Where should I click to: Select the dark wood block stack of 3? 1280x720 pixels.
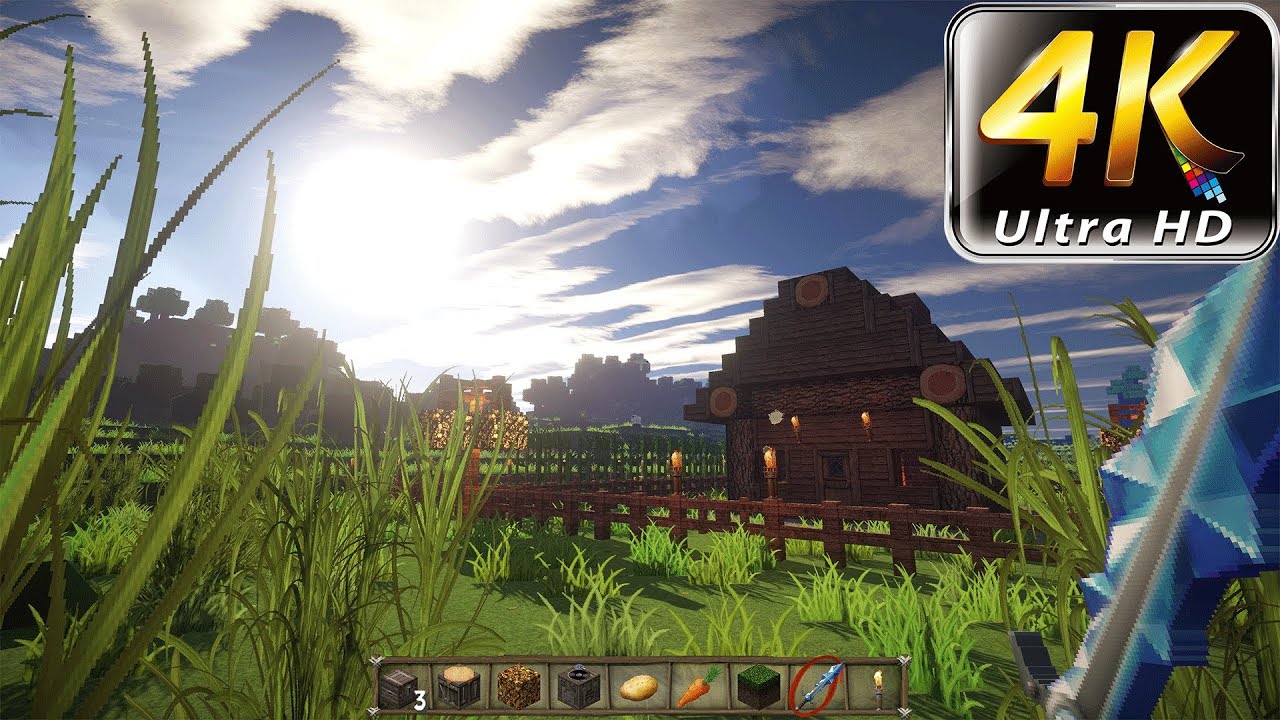pyautogui.click(x=400, y=688)
